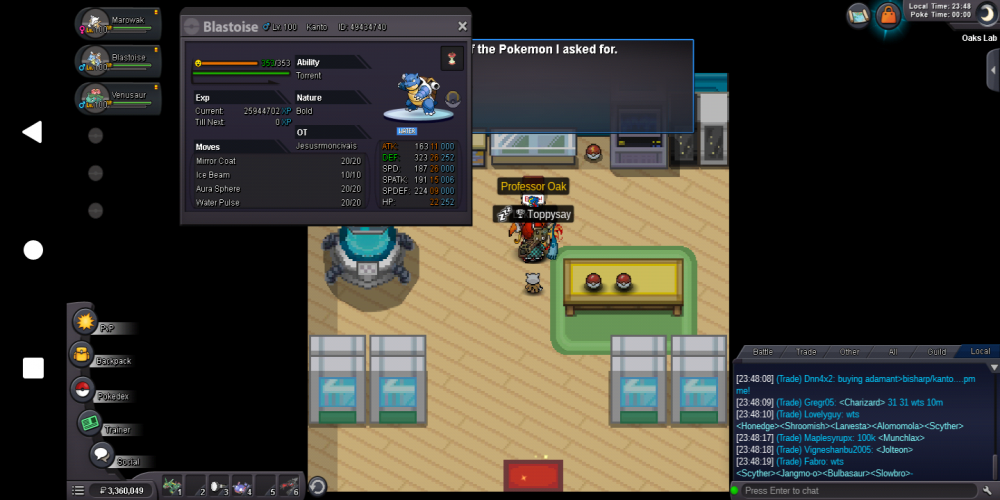Open the world map scroll icon
1000x500 pixels.
tap(858, 15)
